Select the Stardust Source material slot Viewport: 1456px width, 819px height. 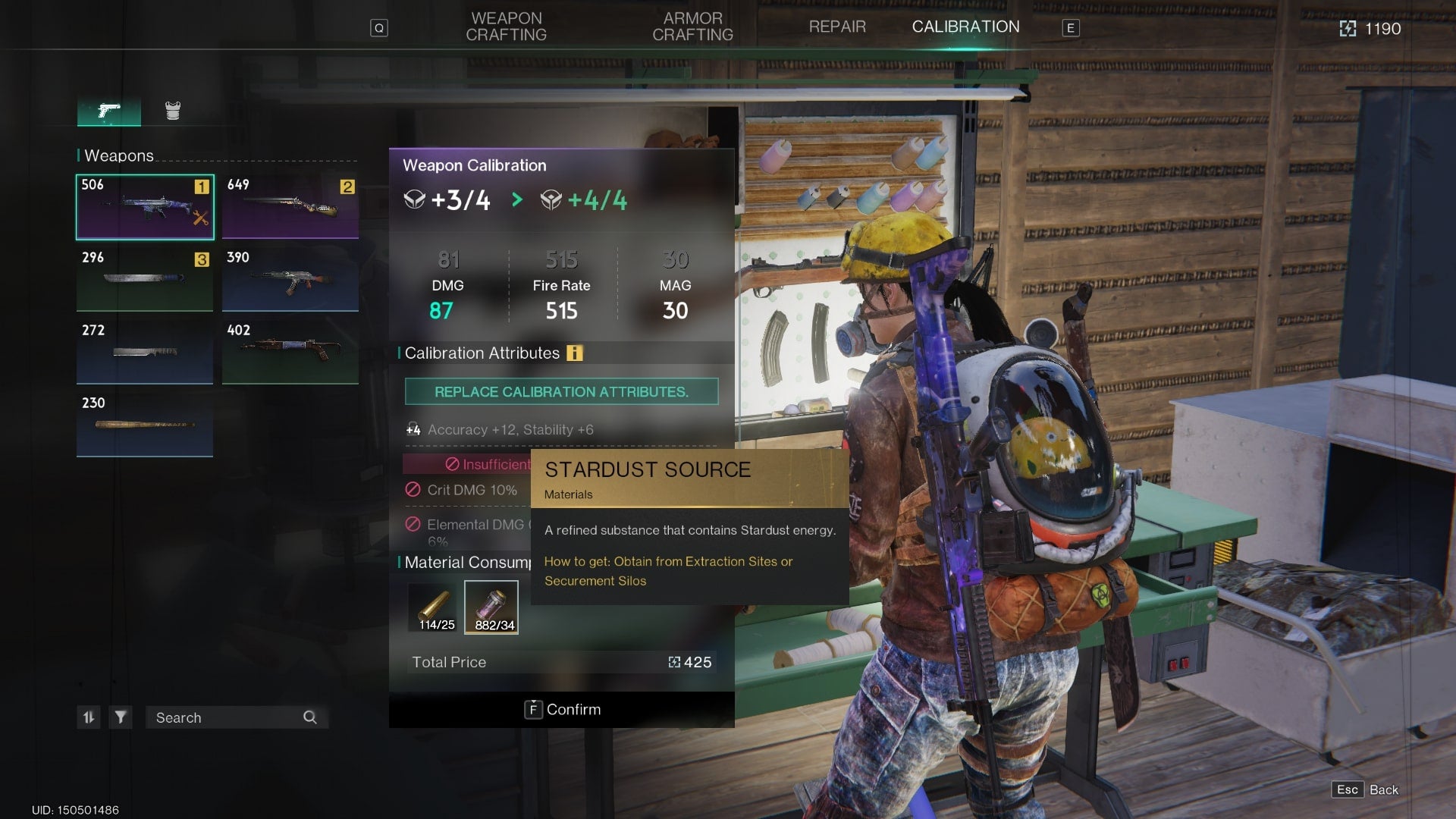(x=491, y=607)
